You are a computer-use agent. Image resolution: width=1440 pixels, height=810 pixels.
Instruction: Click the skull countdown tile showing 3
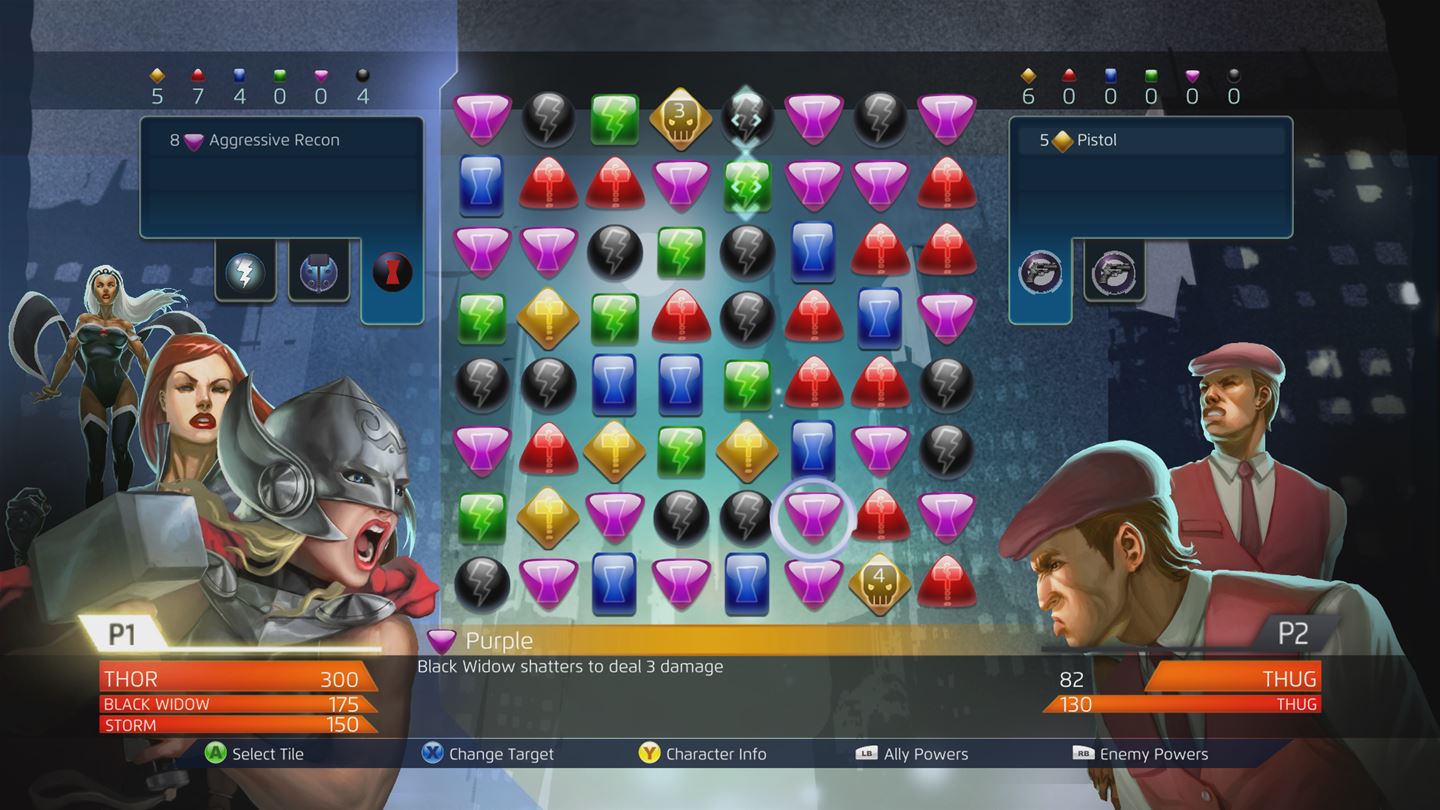tap(680, 117)
